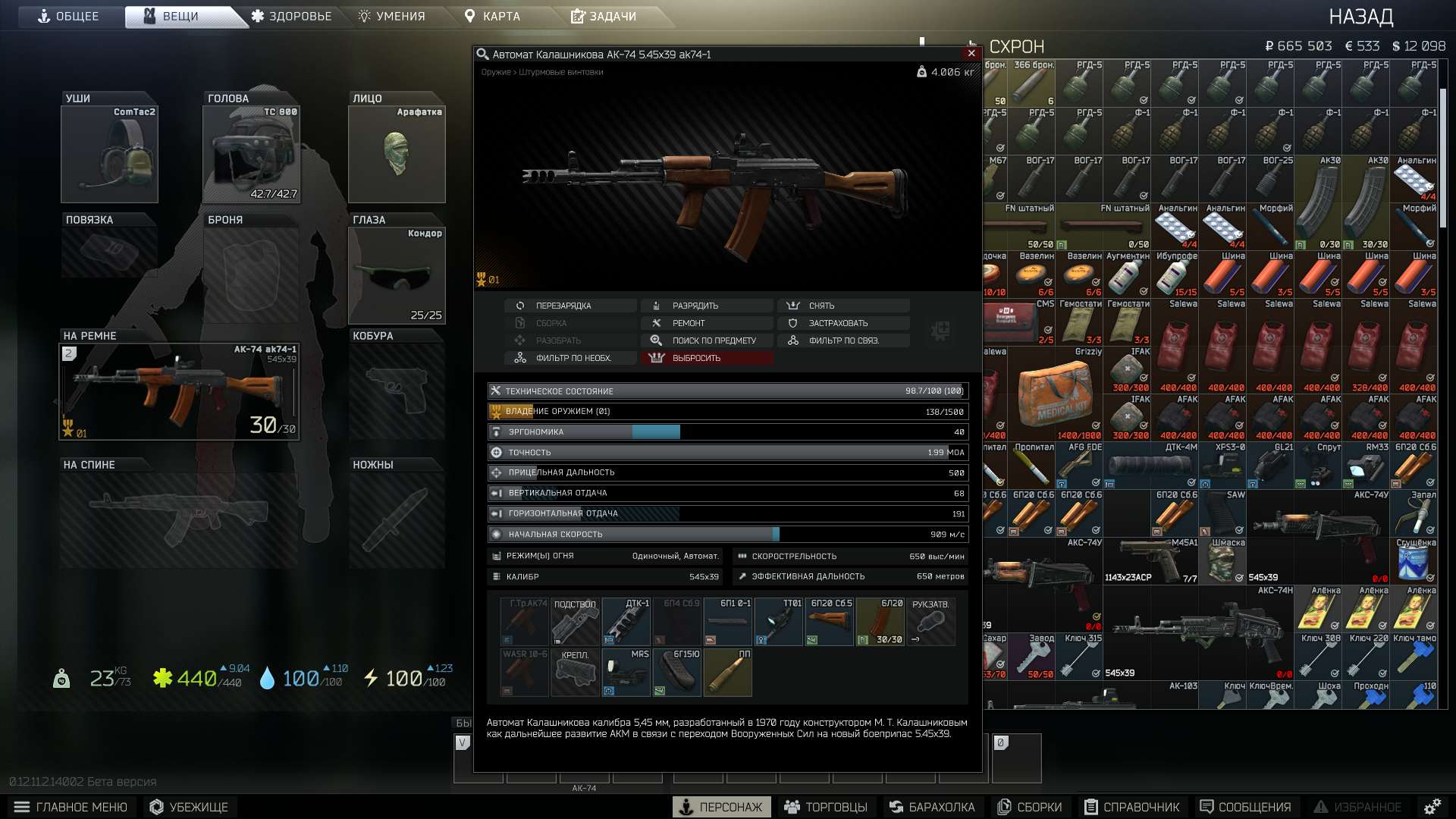Switch to the ЗДОРОВЬЕ tab
Image resolution: width=1456 pixels, height=819 pixels.
coord(292,16)
